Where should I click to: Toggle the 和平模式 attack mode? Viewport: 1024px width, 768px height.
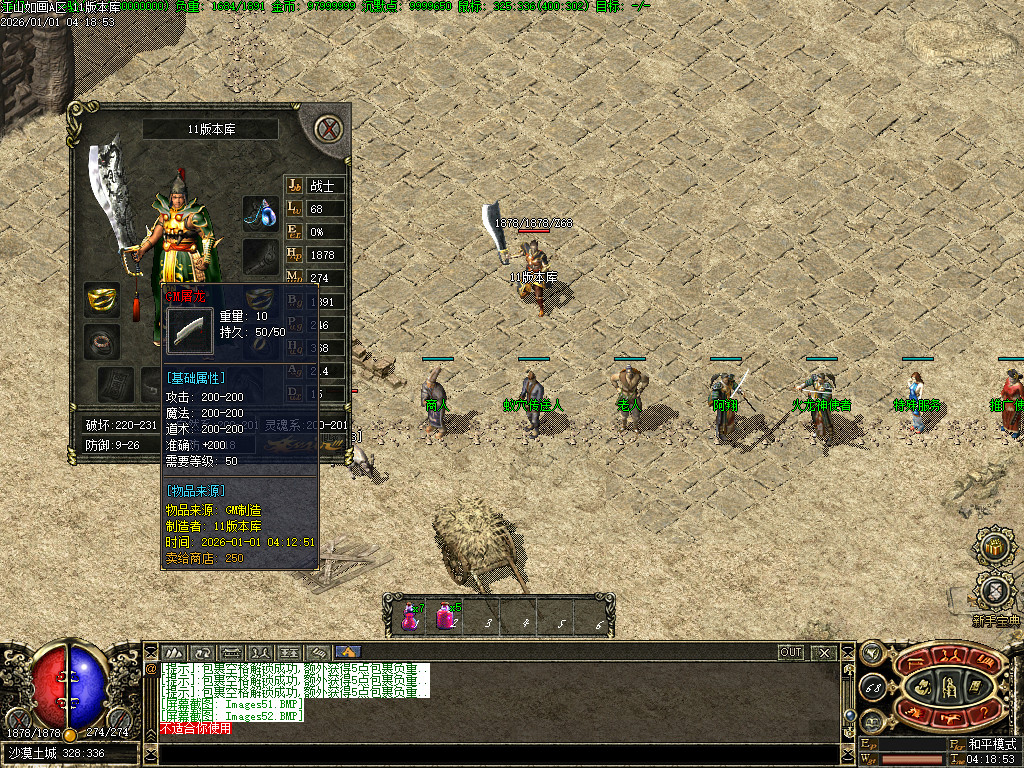tap(991, 745)
